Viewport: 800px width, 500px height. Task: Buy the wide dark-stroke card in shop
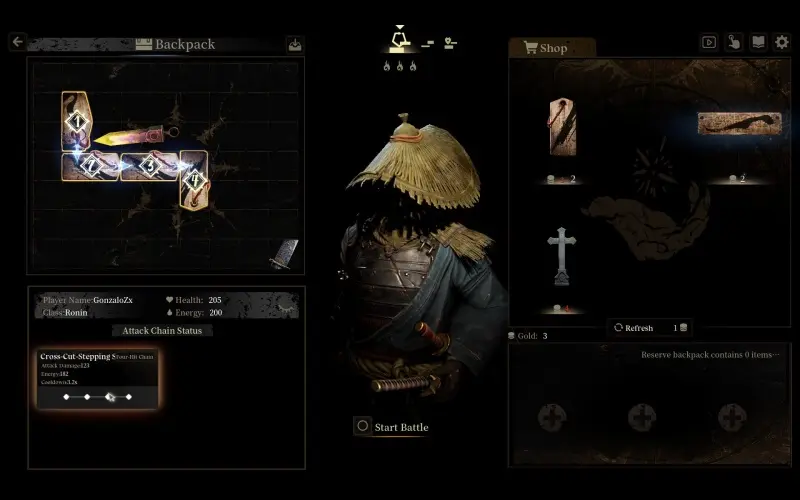point(739,124)
